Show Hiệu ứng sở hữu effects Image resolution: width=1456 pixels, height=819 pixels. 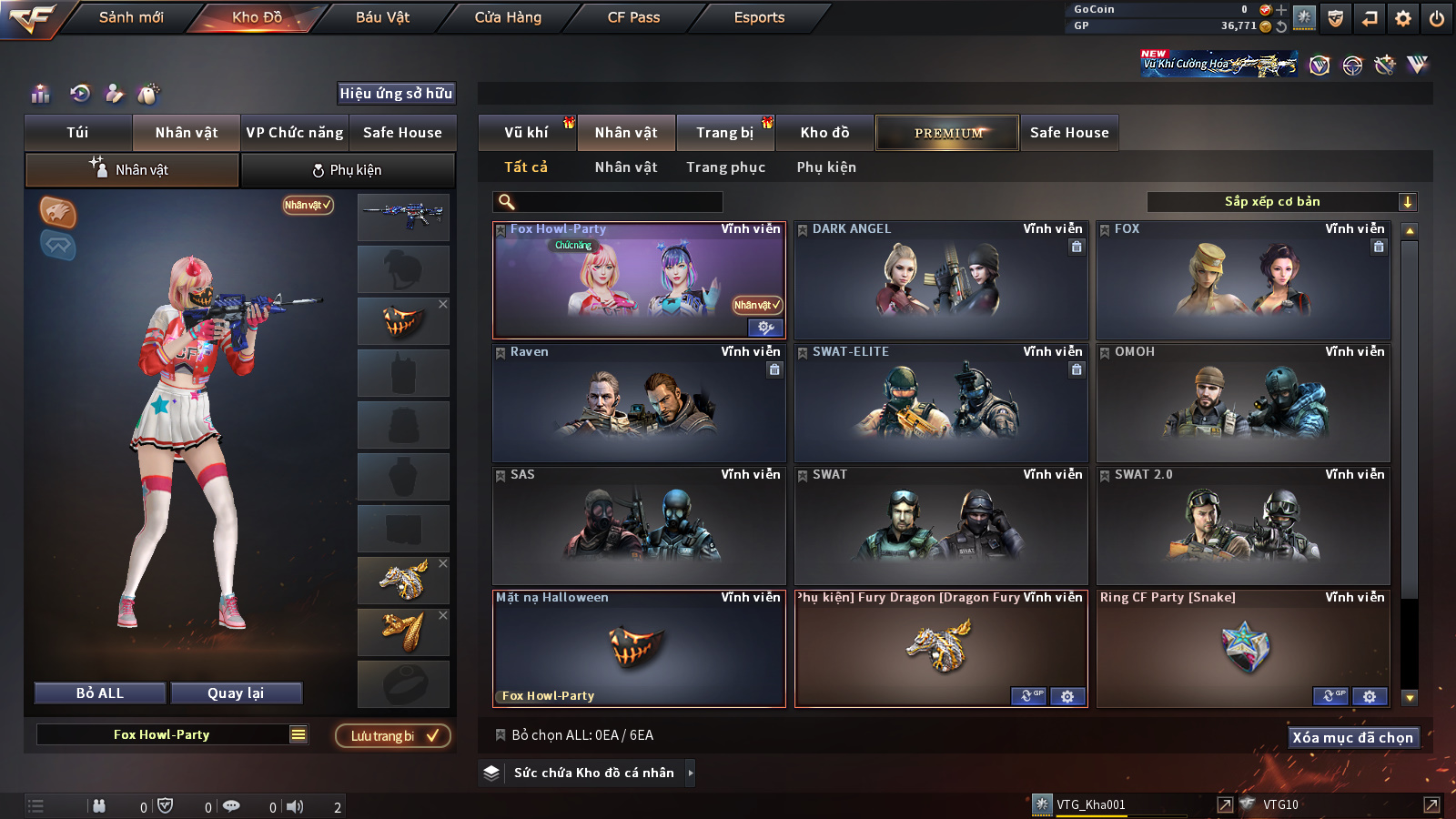pyautogui.click(x=396, y=94)
